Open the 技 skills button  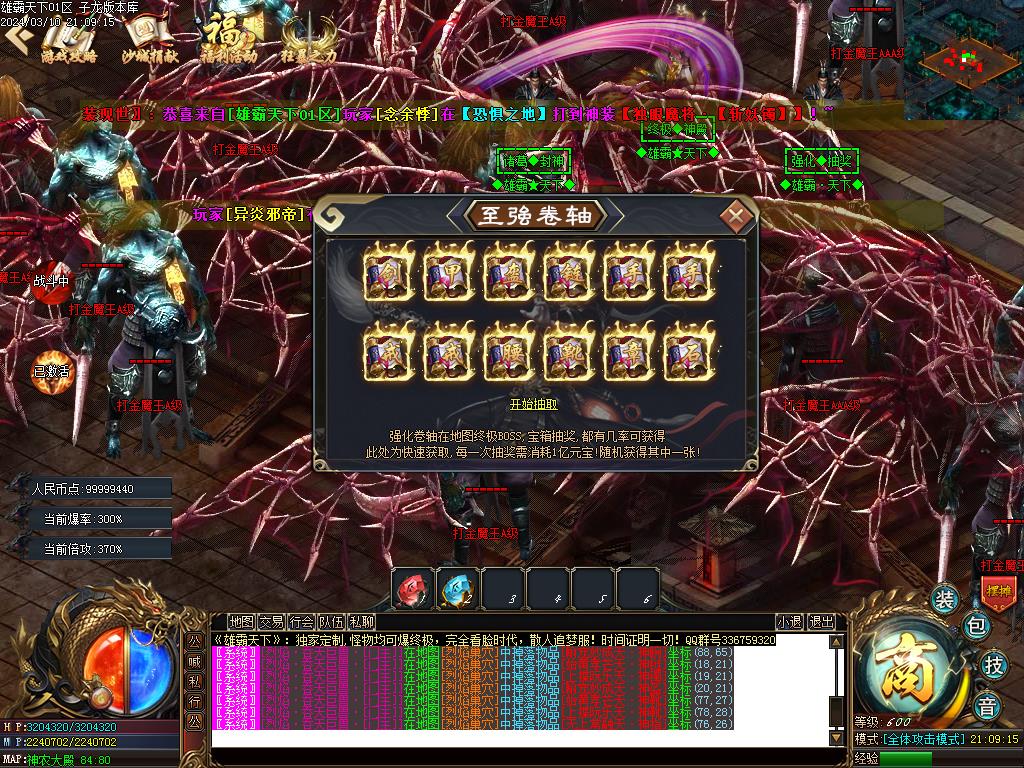993,664
